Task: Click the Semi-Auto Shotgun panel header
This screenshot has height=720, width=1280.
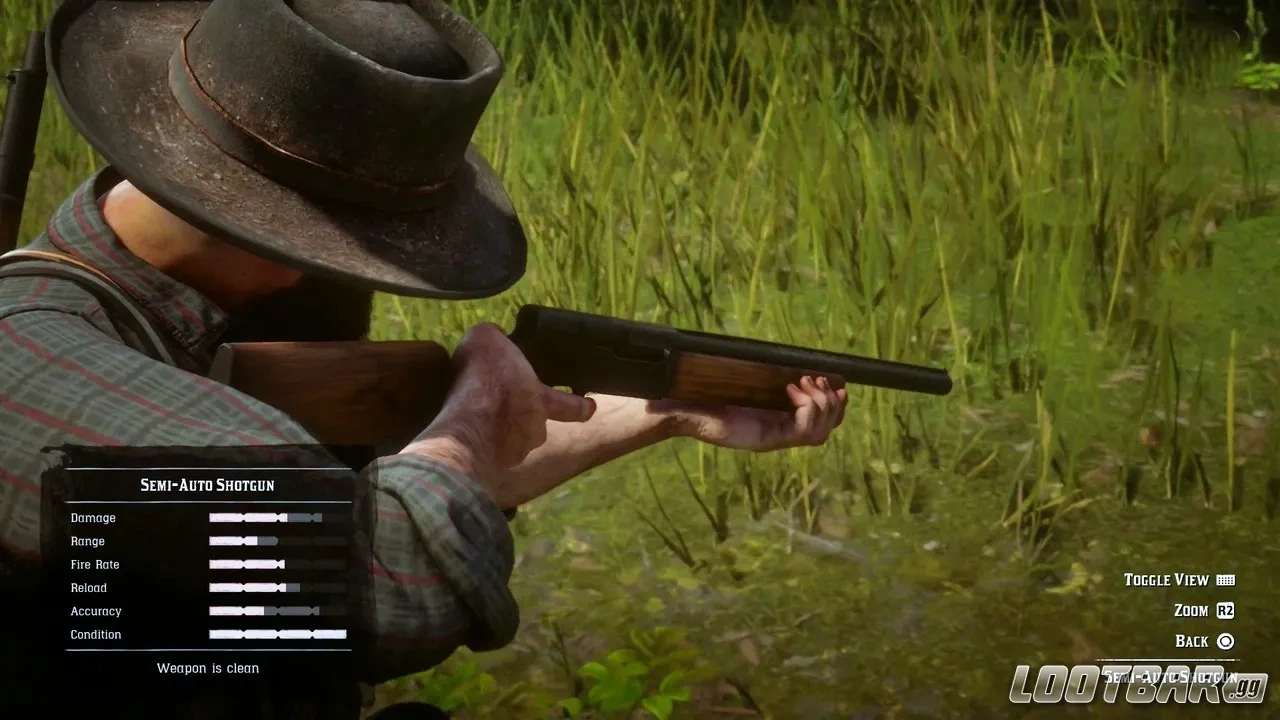Action: (207, 484)
